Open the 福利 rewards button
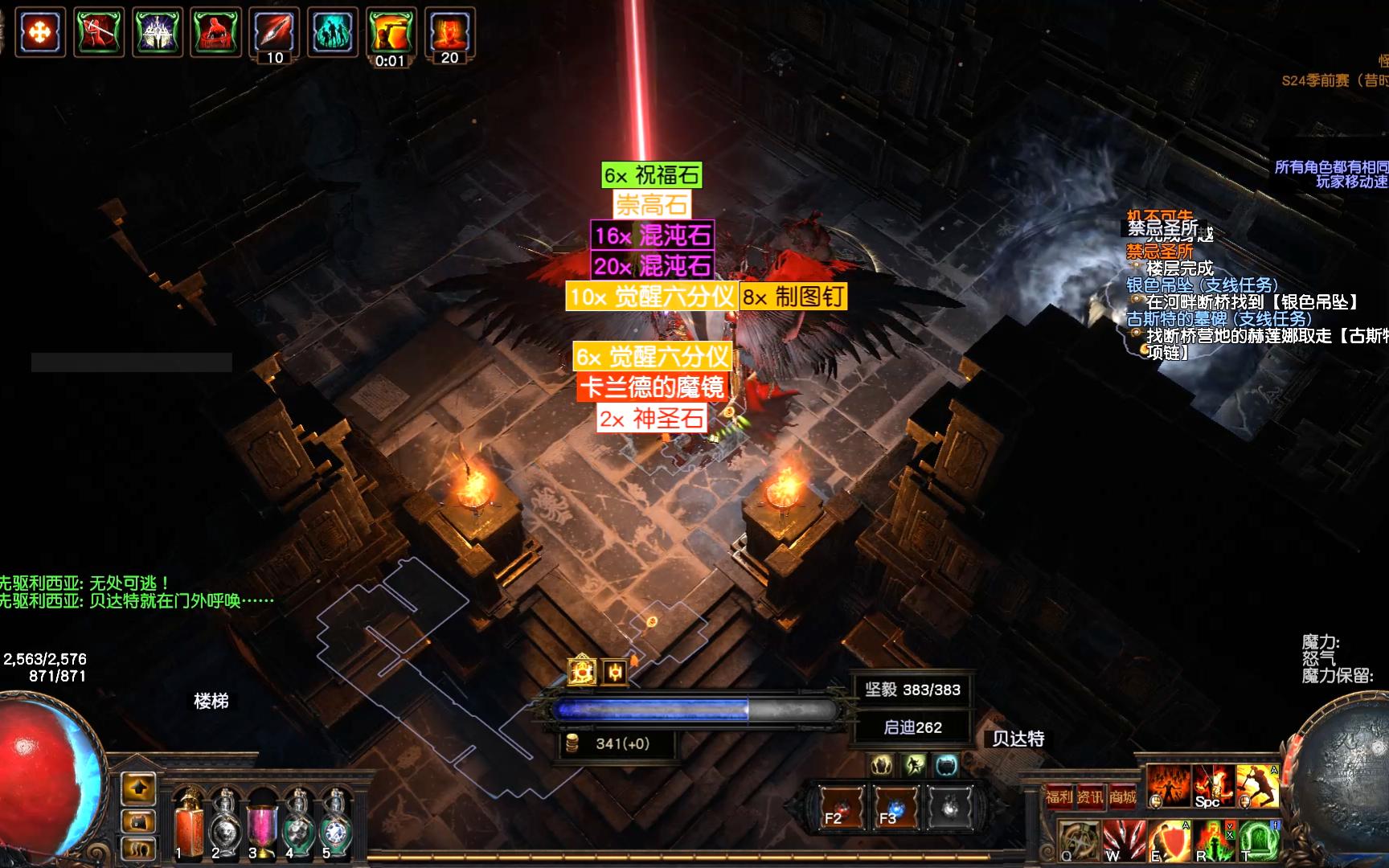 point(1059,796)
